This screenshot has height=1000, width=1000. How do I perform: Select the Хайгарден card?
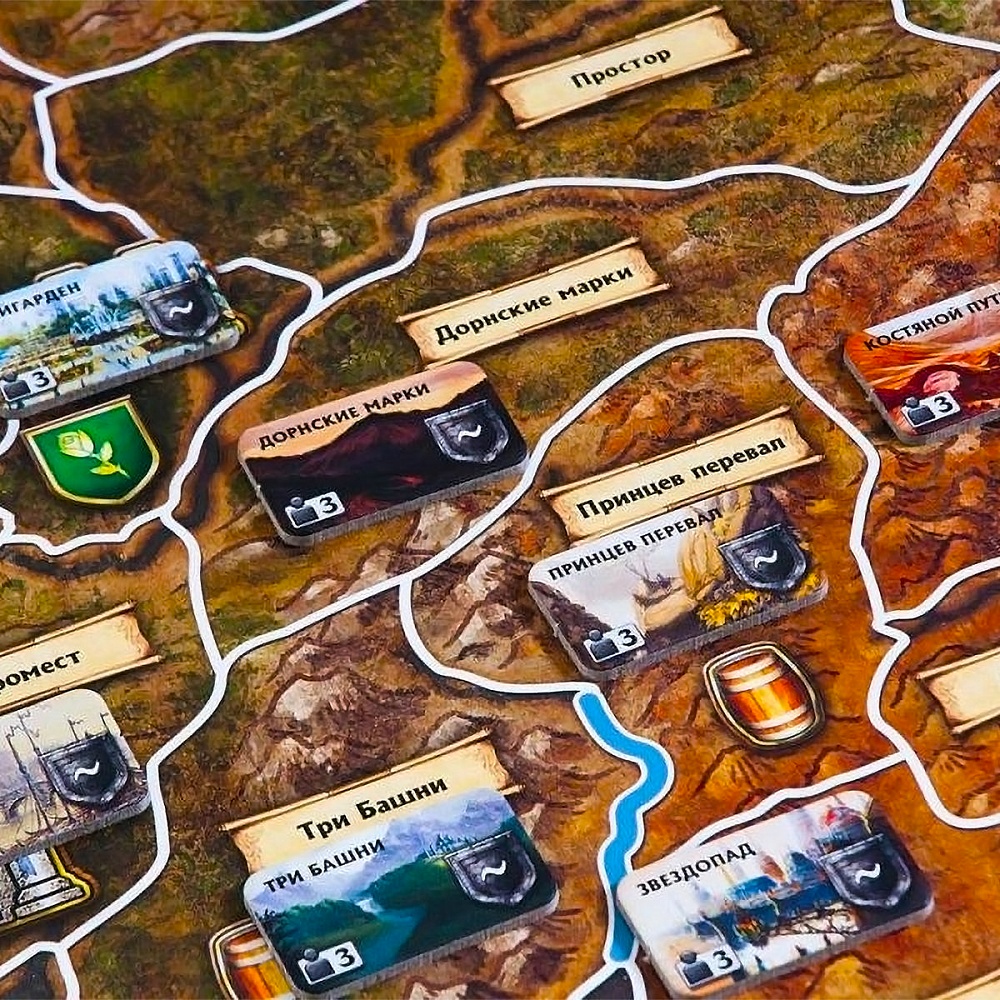[115, 325]
